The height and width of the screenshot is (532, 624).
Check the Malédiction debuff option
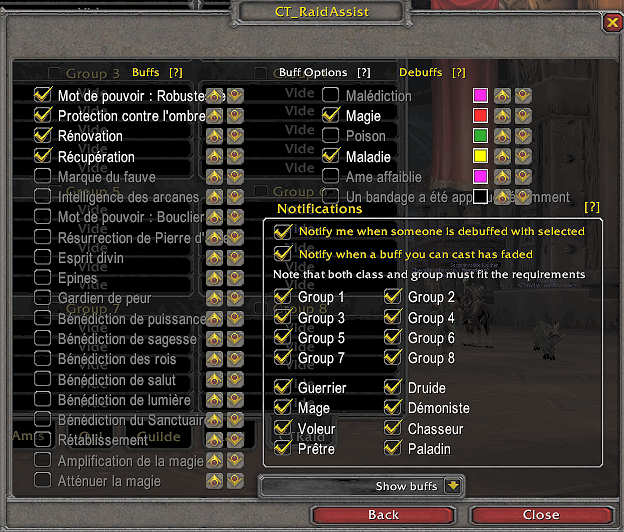click(331, 95)
